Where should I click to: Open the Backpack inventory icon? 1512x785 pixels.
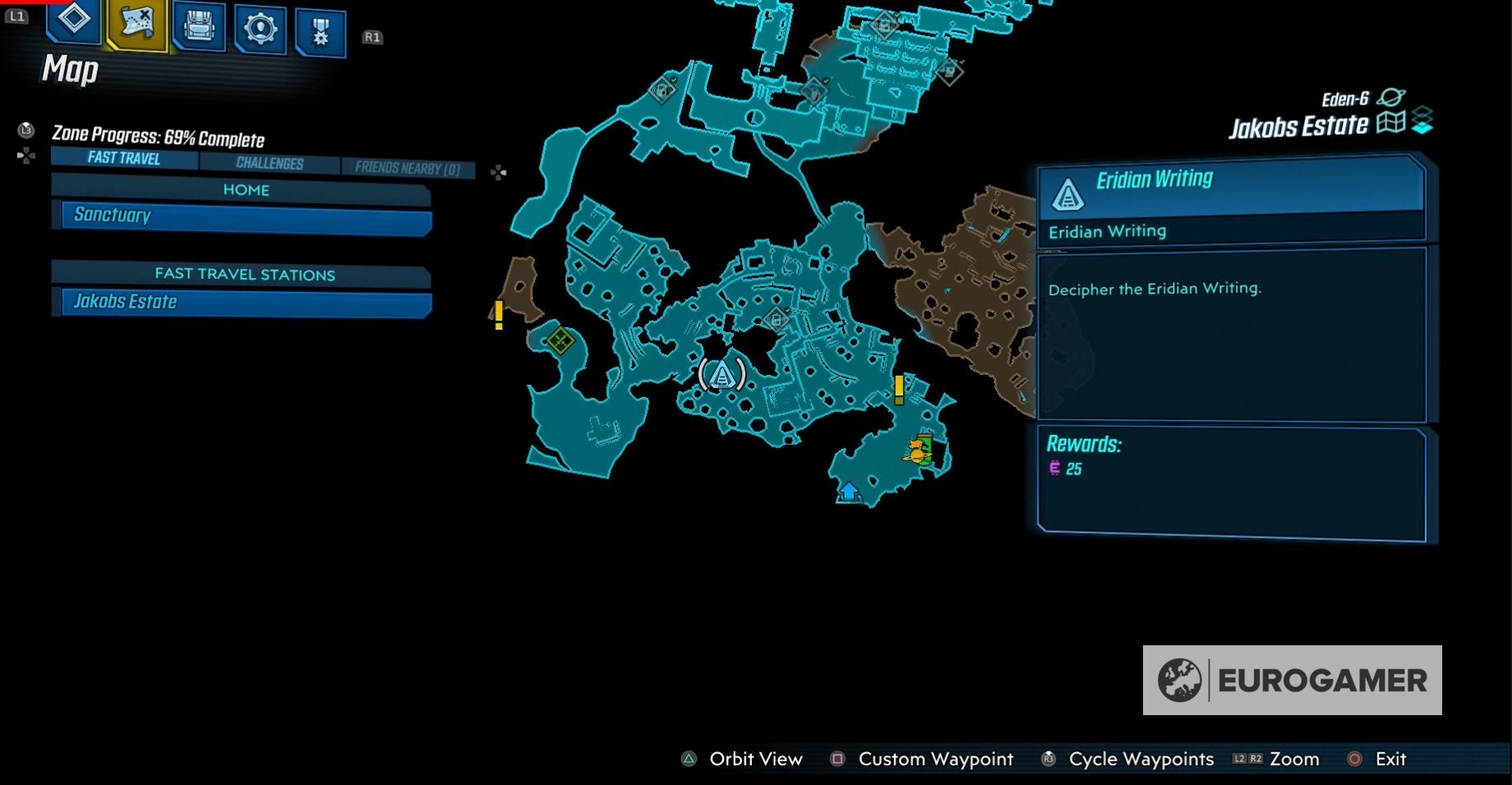(197, 27)
